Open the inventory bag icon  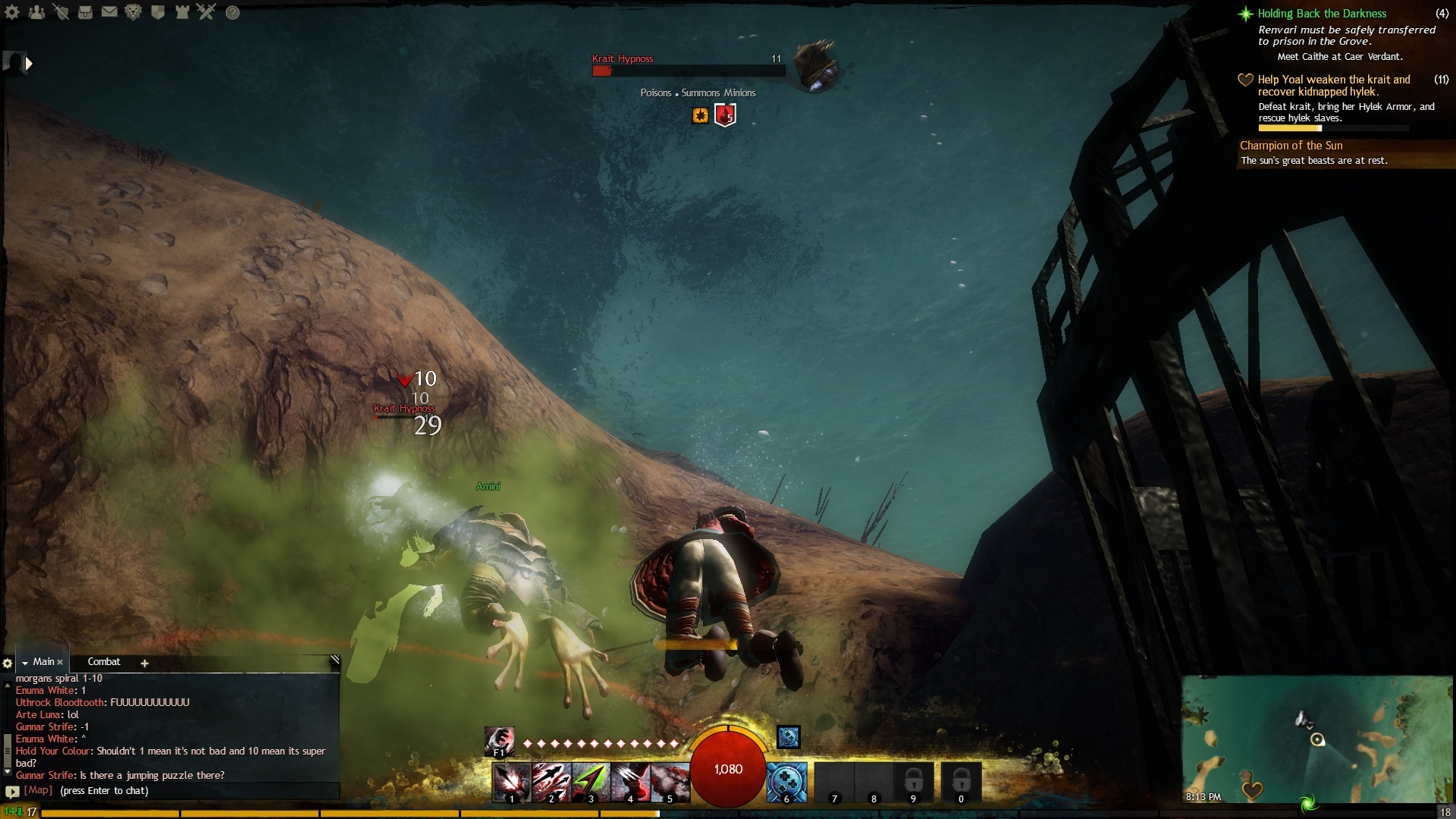click(85, 12)
